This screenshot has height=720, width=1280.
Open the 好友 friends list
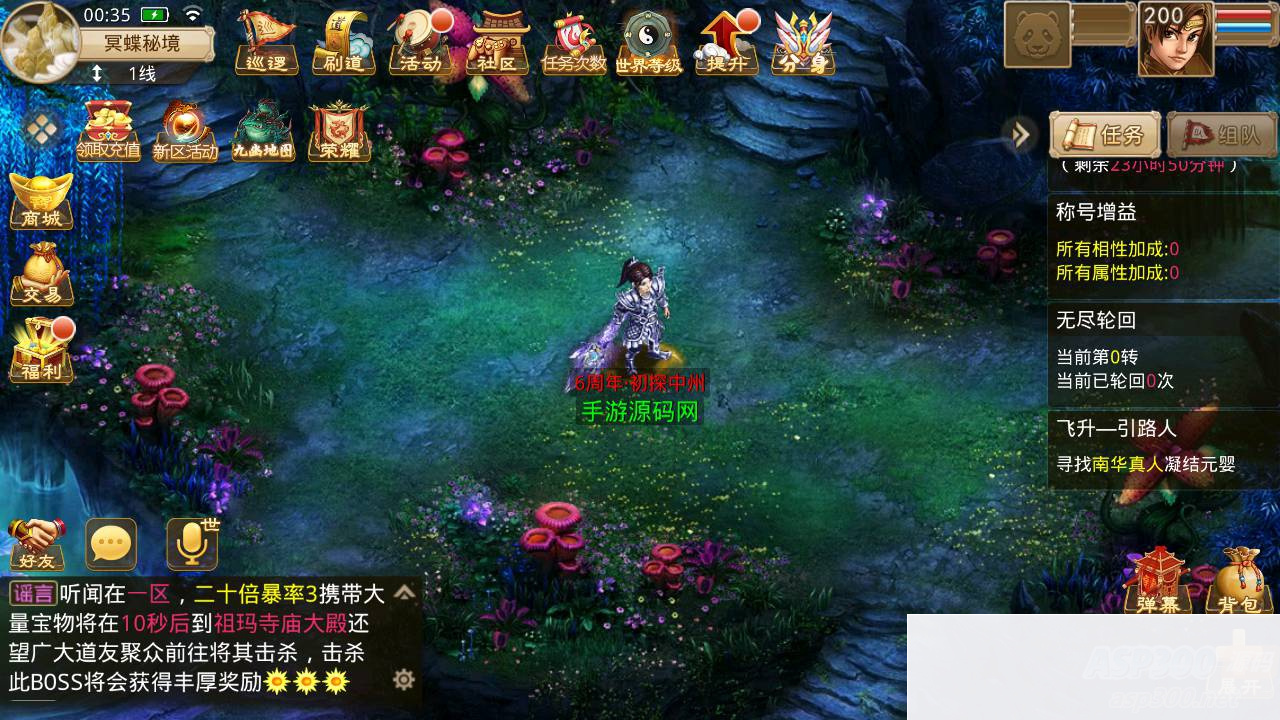37,544
